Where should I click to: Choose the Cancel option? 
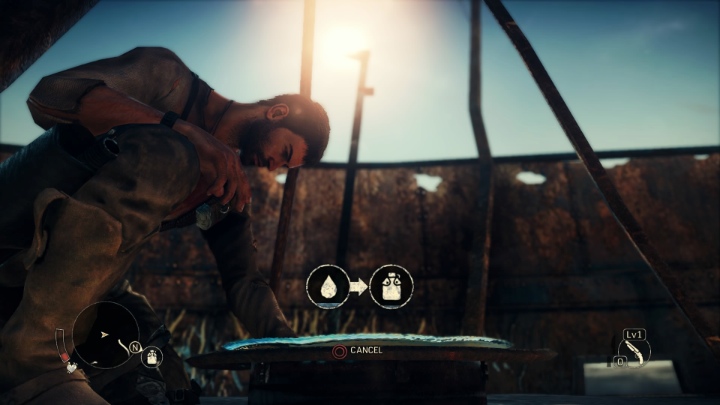pyautogui.click(x=358, y=351)
